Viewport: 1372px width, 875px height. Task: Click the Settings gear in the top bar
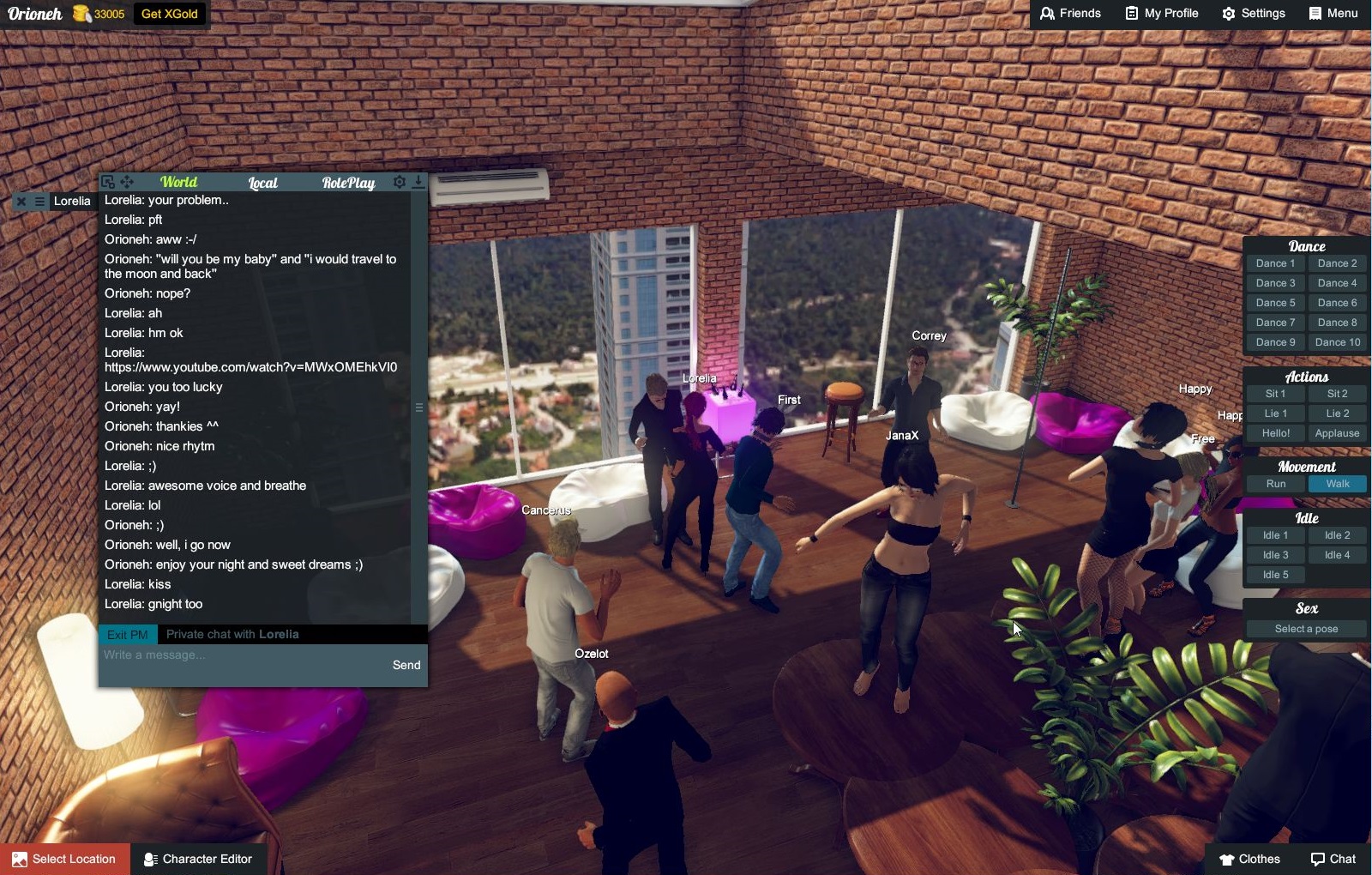pyautogui.click(x=1228, y=13)
